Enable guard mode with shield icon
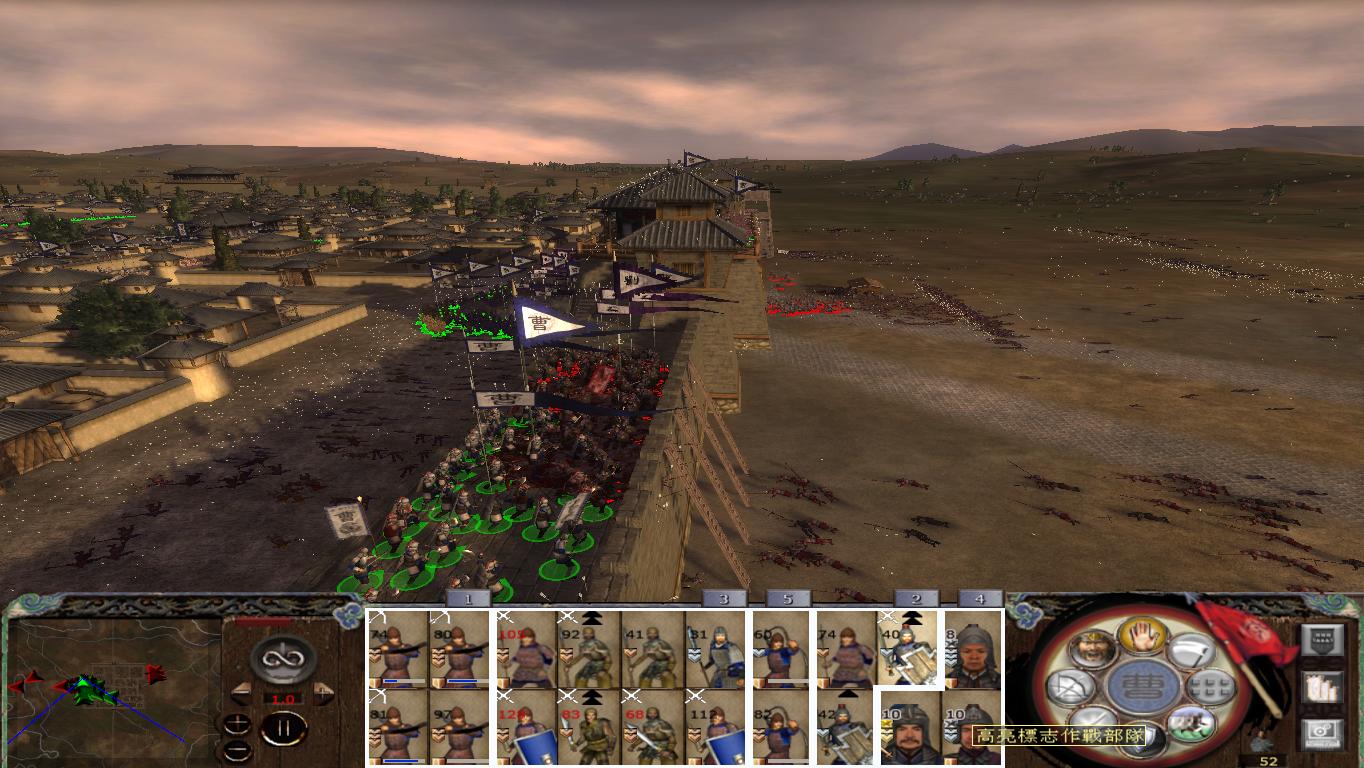Viewport: 1364px width, 768px height. (1142, 740)
